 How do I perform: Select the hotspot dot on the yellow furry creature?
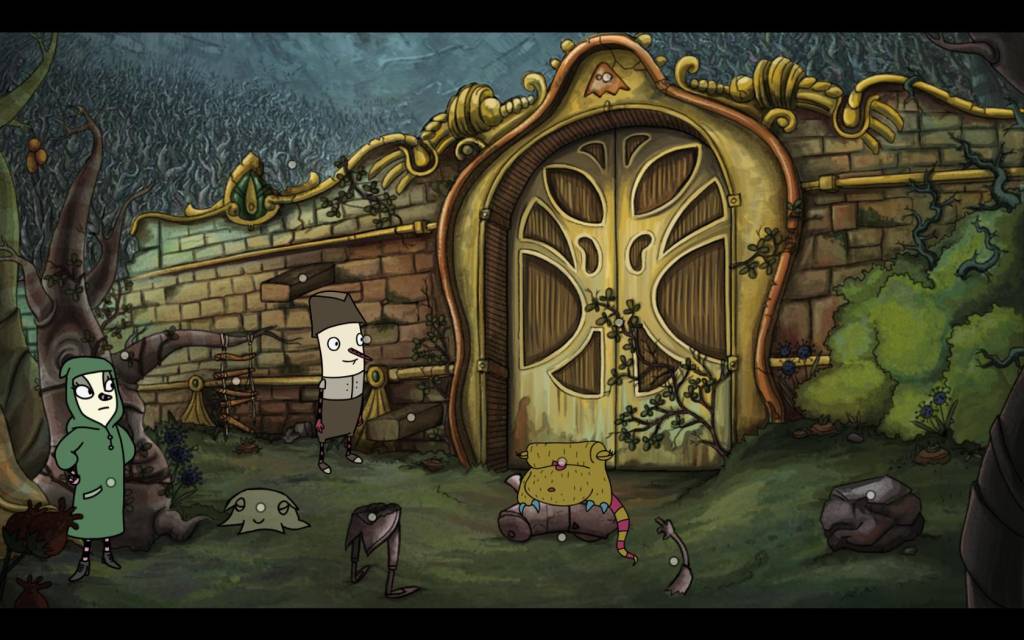point(563,462)
